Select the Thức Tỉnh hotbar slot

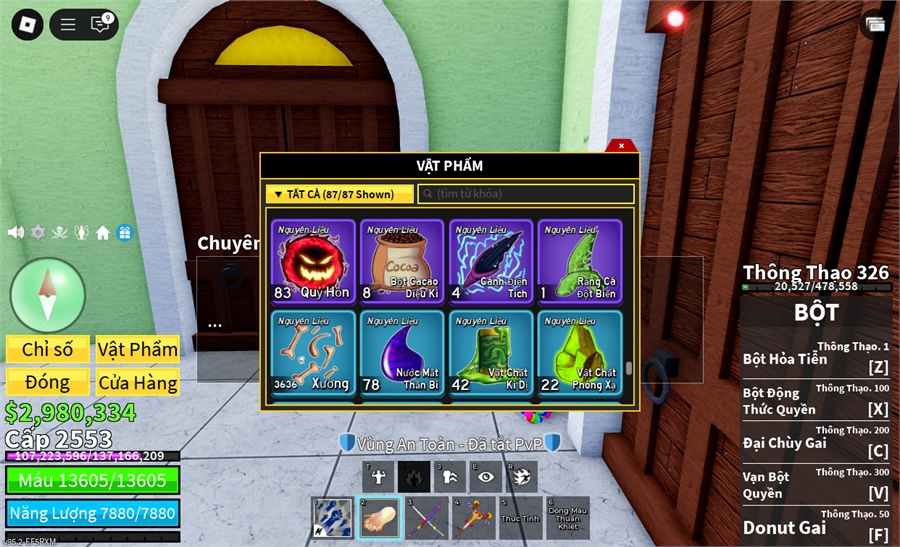[x=520, y=517]
